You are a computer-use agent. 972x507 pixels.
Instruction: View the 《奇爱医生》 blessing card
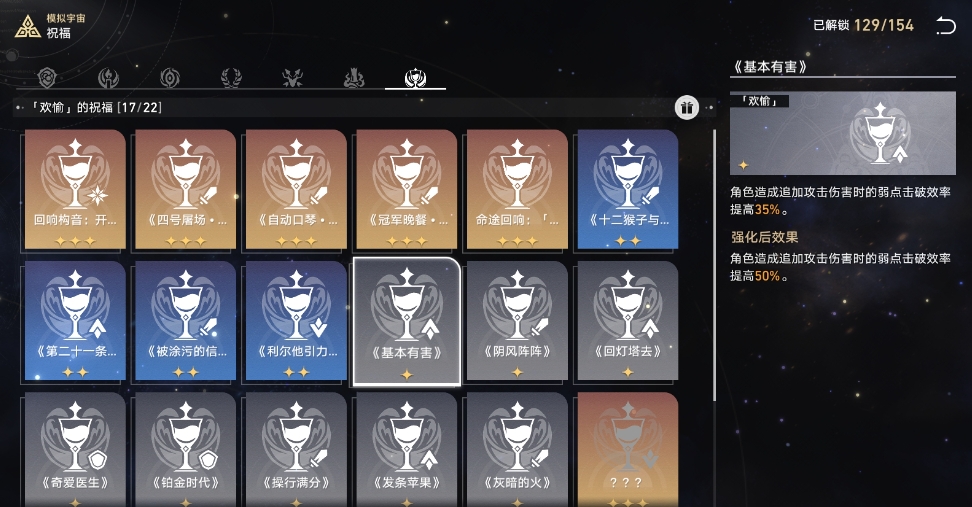pos(74,450)
